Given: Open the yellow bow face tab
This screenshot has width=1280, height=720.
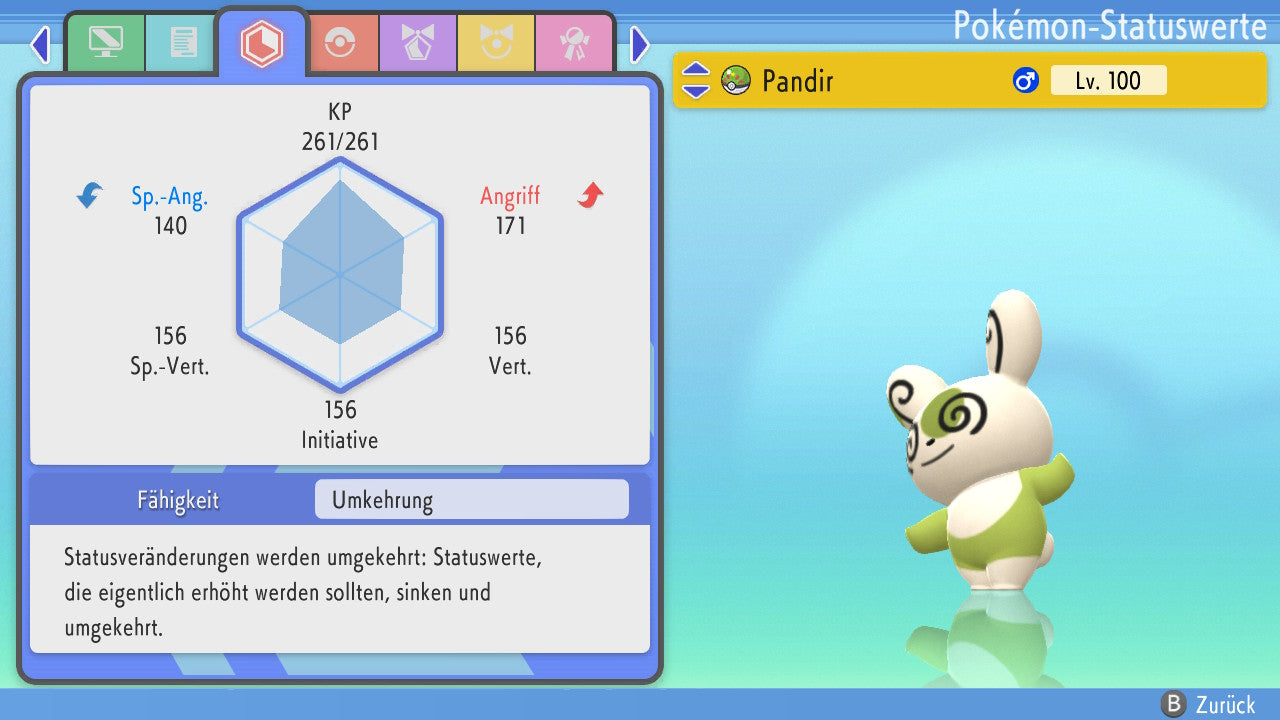Looking at the screenshot, I should coord(496,43).
